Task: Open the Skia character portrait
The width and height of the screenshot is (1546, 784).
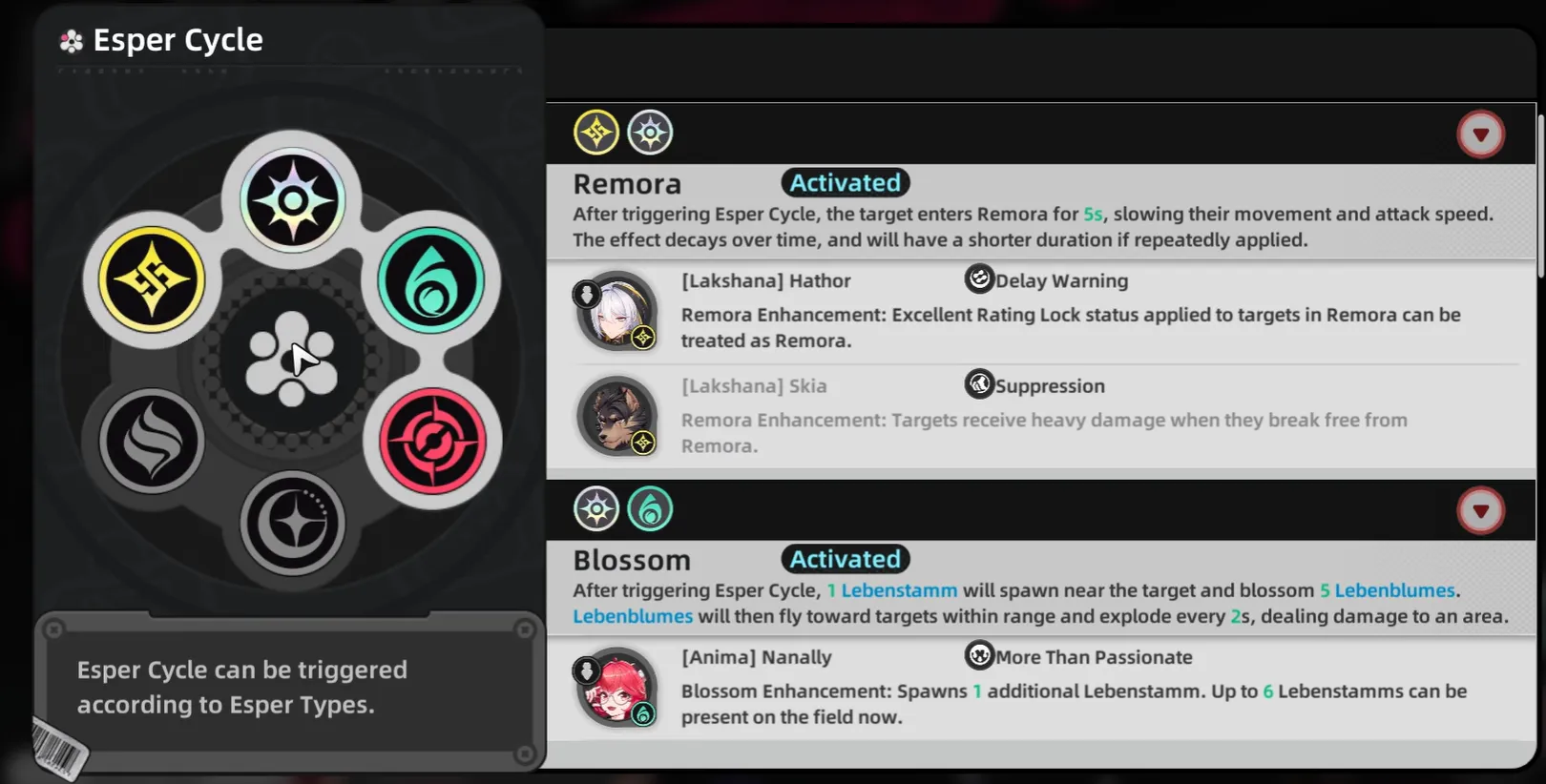Action: coord(617,417)
